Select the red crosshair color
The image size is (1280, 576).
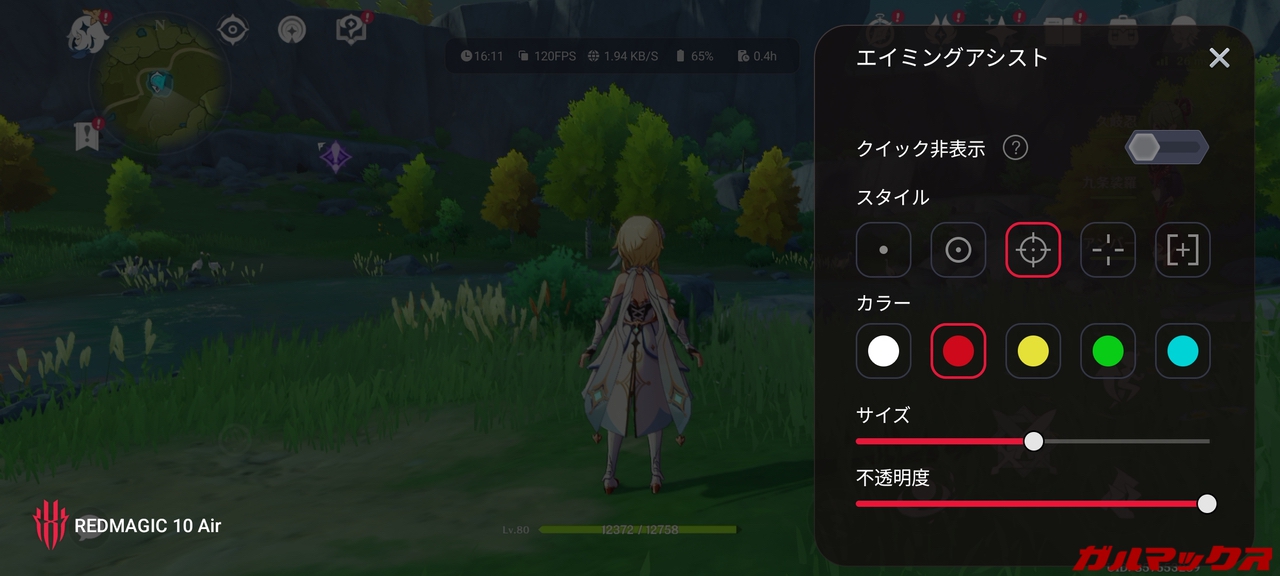coord(958,351)
